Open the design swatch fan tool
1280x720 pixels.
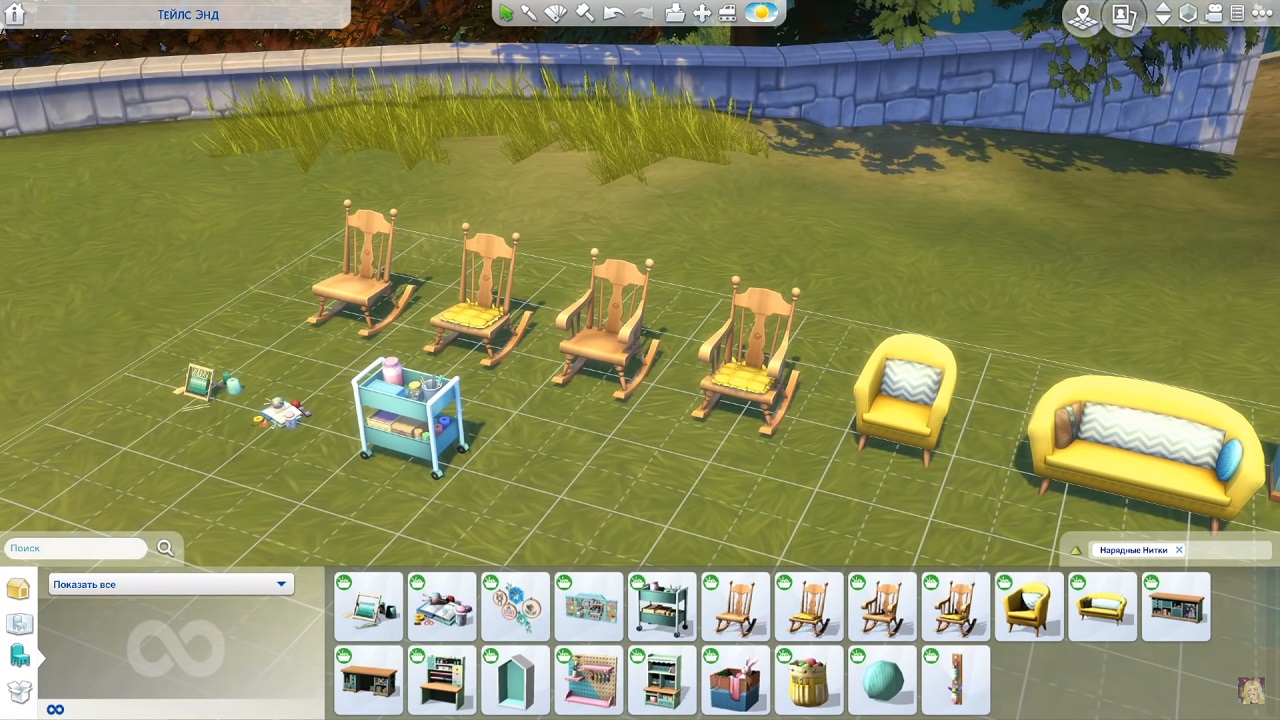coord(556,13)
